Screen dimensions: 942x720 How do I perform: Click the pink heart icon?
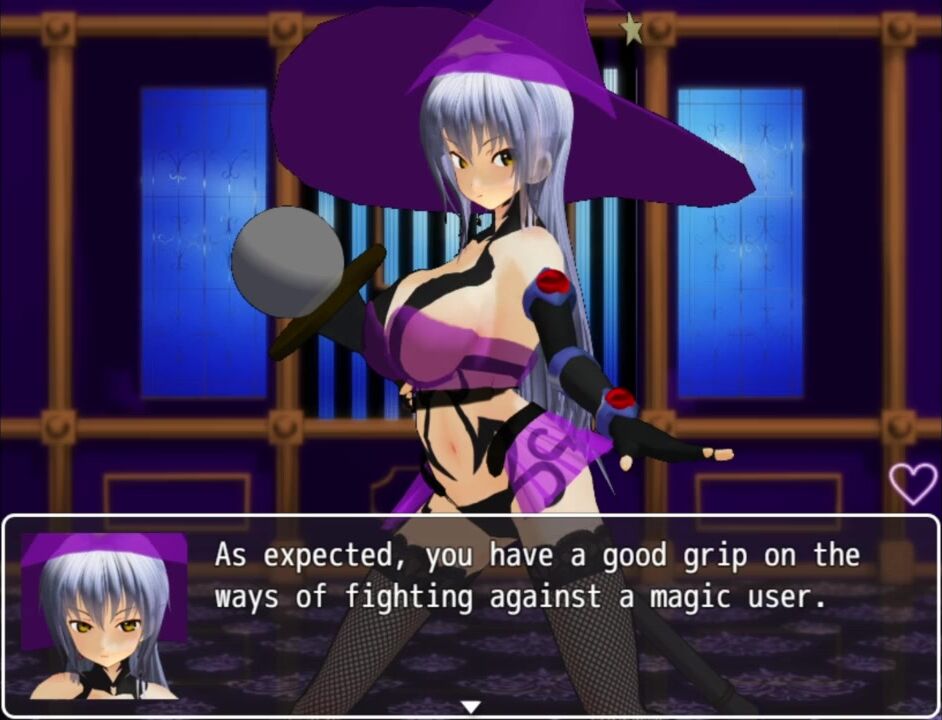coord(913,483)
